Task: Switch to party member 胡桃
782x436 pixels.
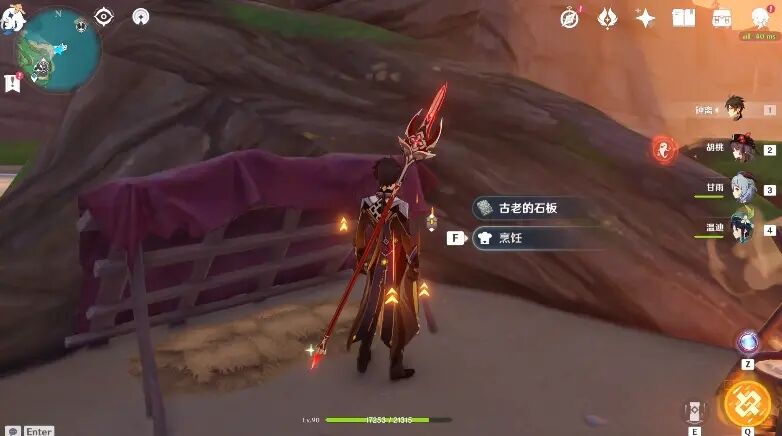Action: point(740,149)
